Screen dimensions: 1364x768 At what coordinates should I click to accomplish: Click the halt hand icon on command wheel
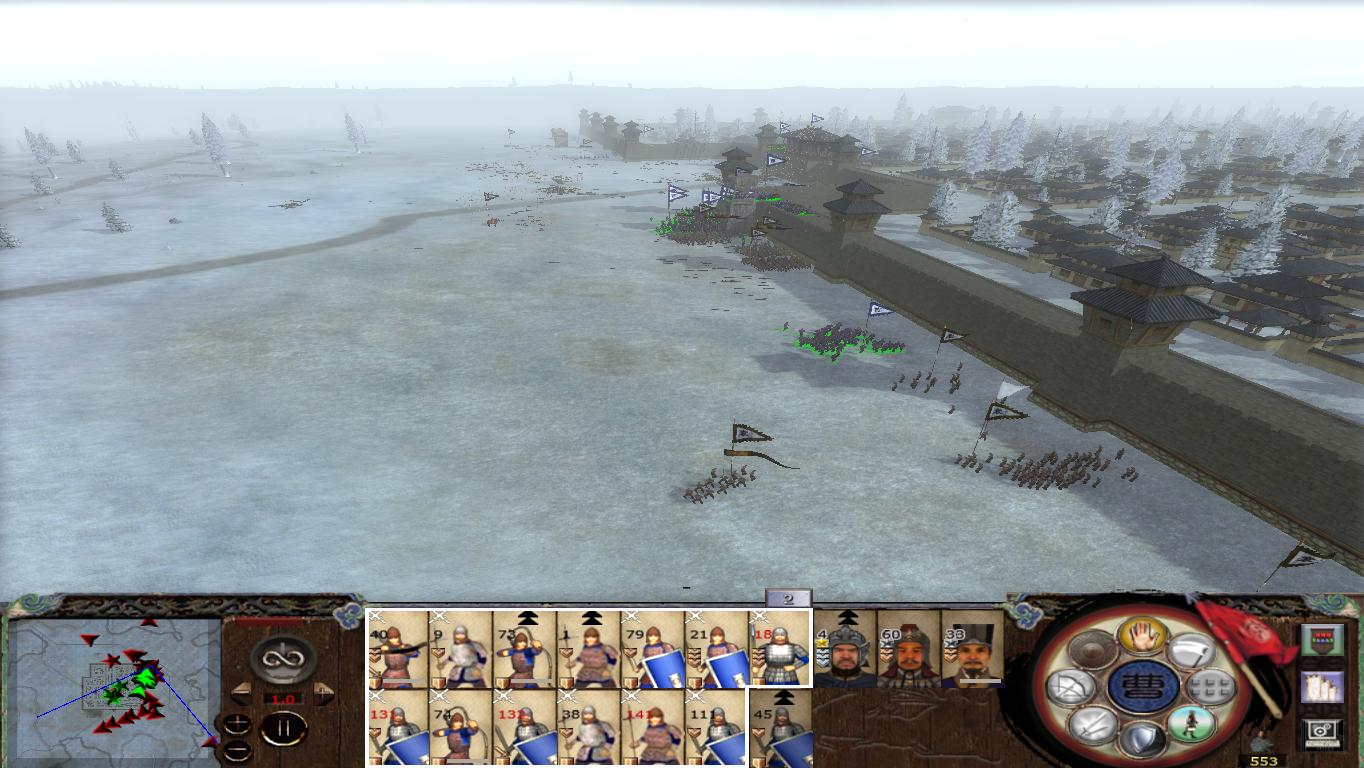coord(1141,636)
